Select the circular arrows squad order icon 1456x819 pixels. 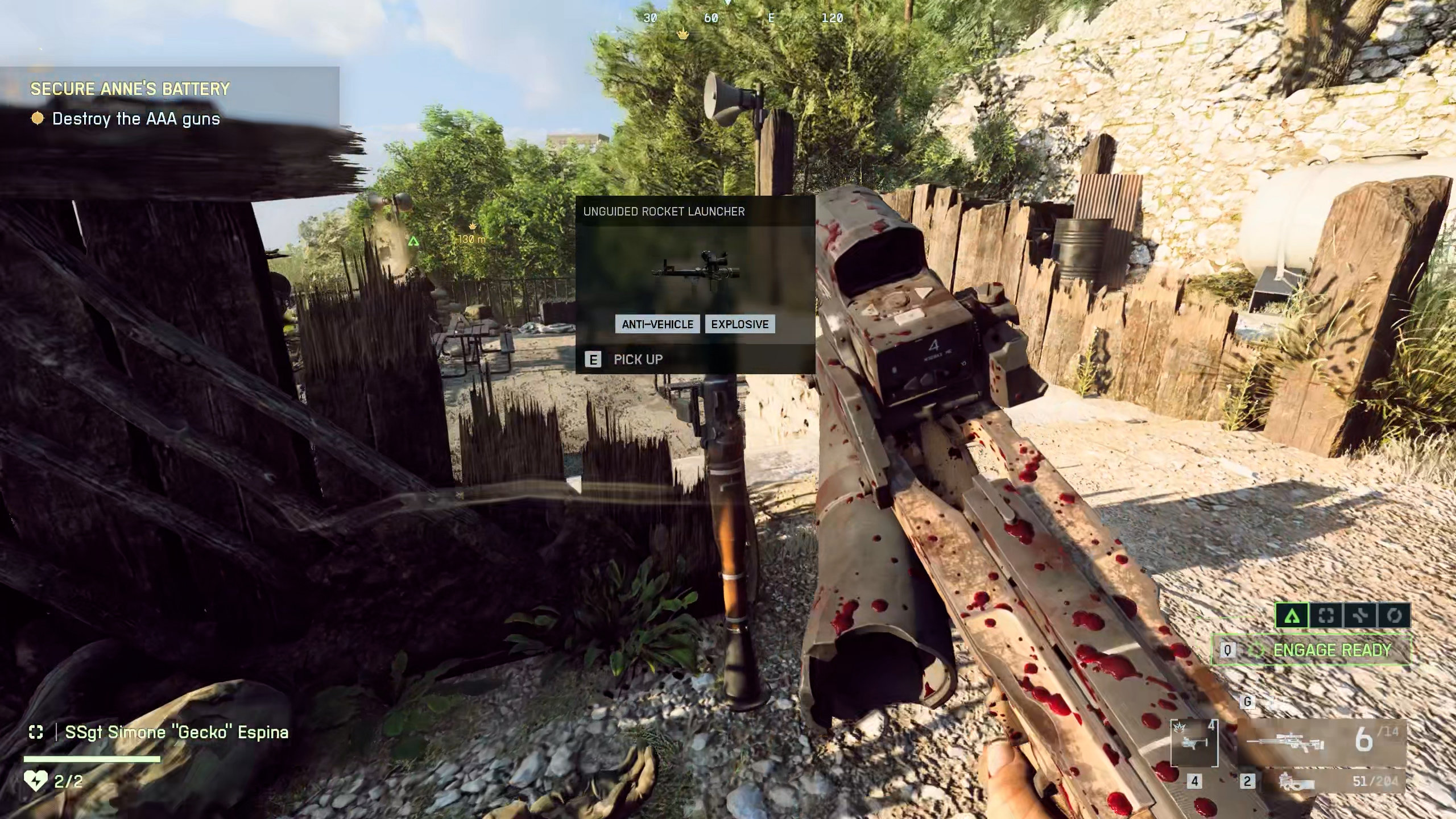click(x=1394, y=615)
